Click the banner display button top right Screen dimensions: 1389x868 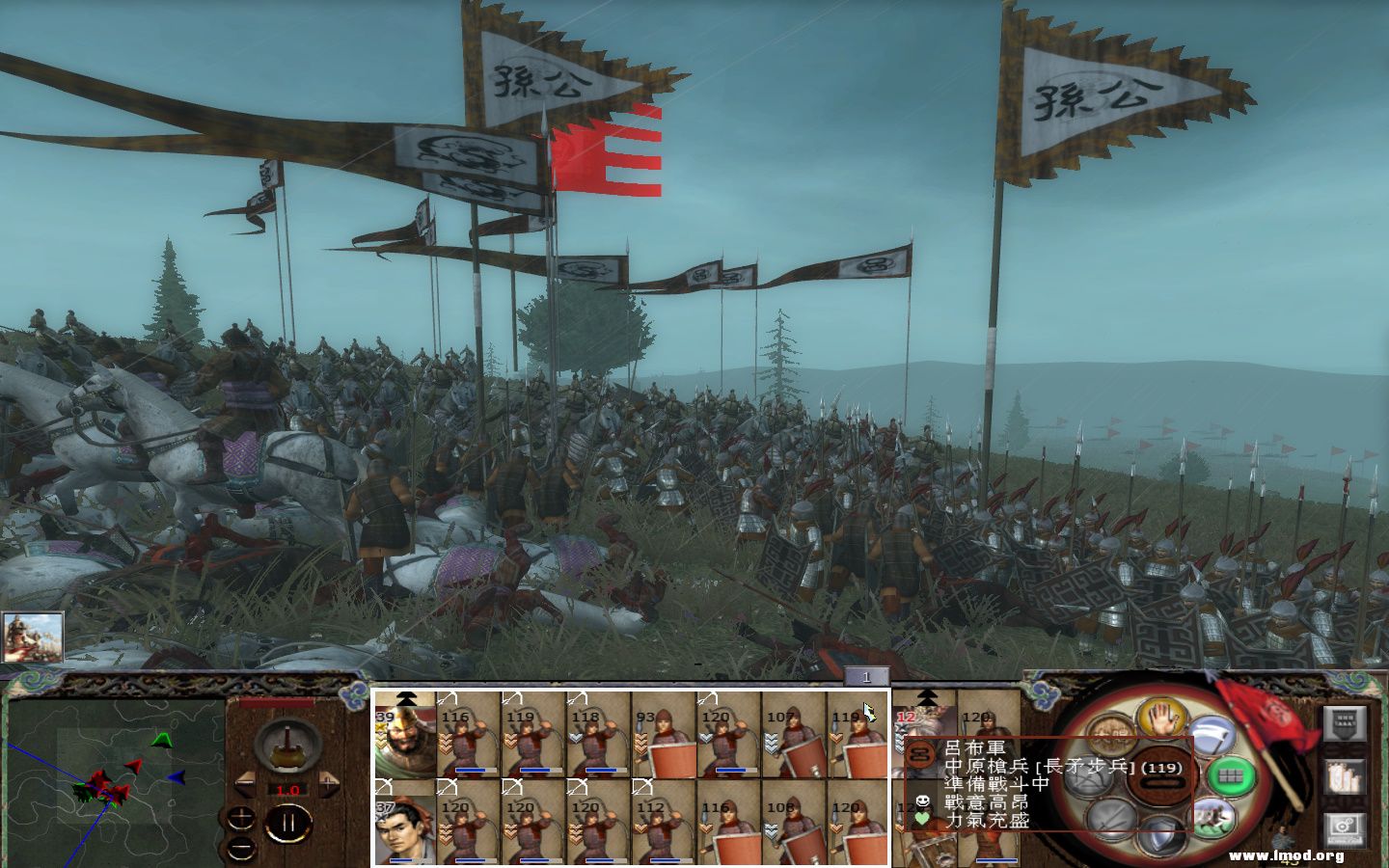(x=1345, y=723)
